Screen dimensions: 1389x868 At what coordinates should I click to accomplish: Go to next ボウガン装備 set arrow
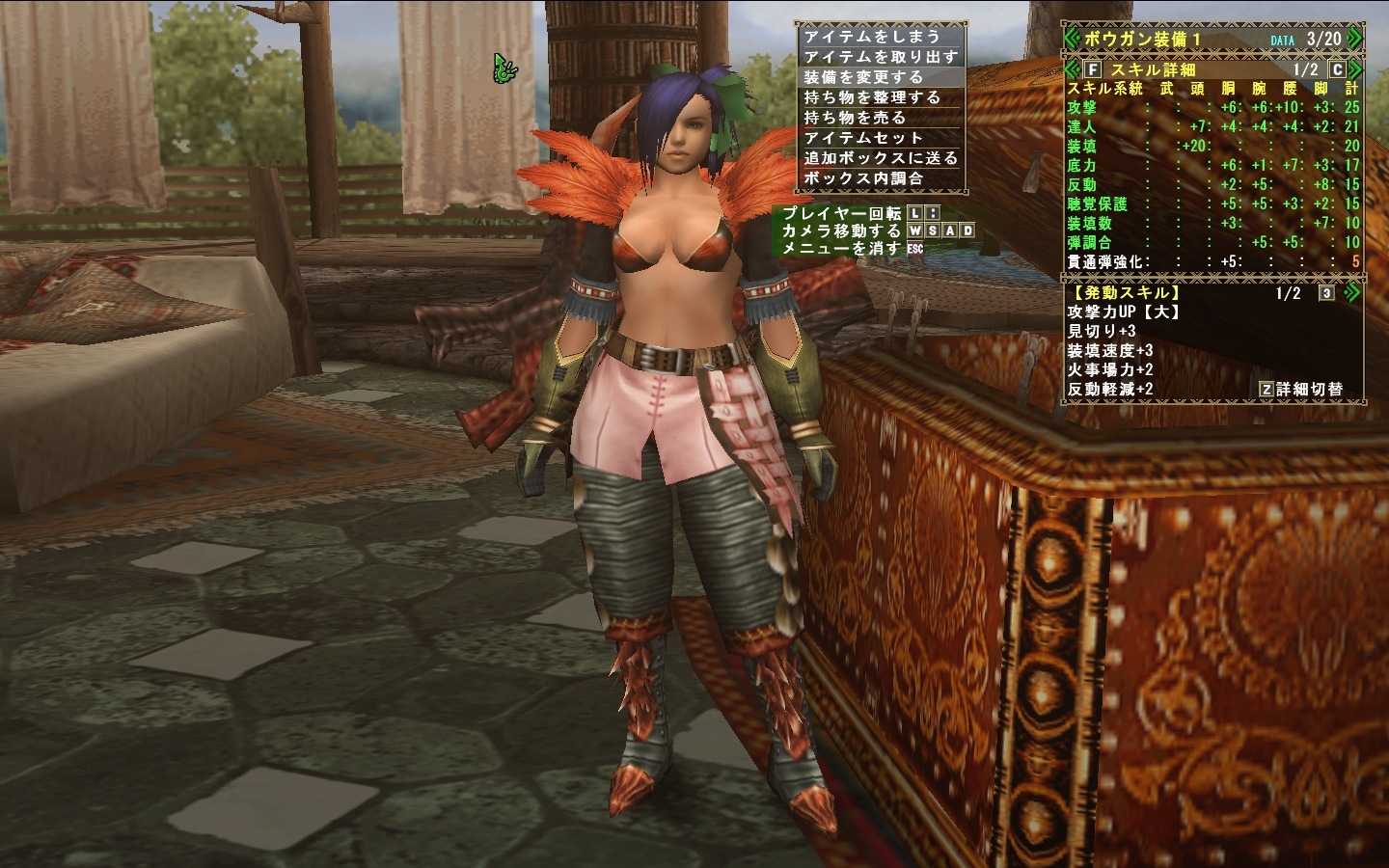click(x=1354, y=39)
